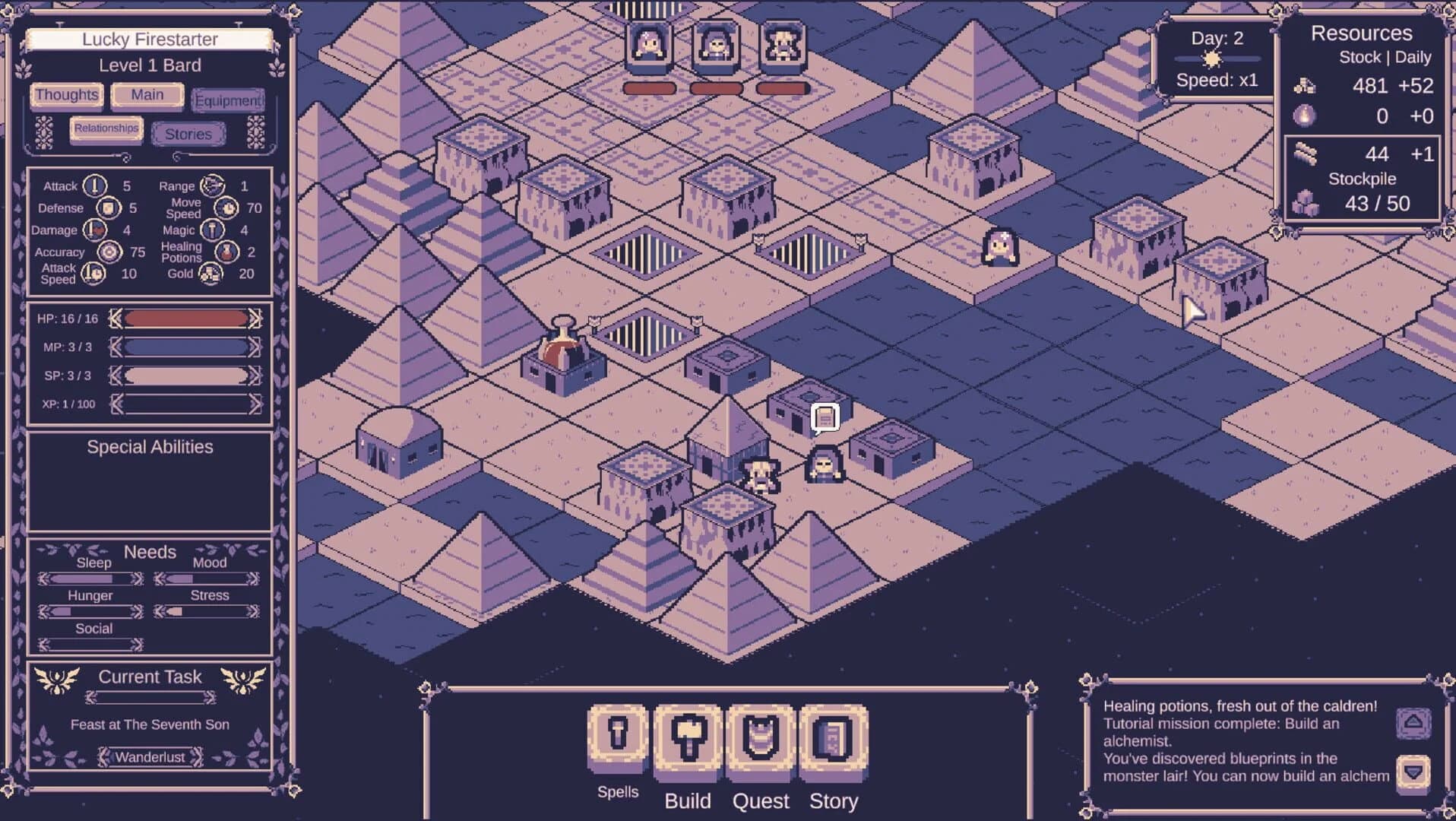Click the speech bubble above the villager
The width and height of the screenshot is (1456, 821).
pyautogui.click(x=825, y=415)
